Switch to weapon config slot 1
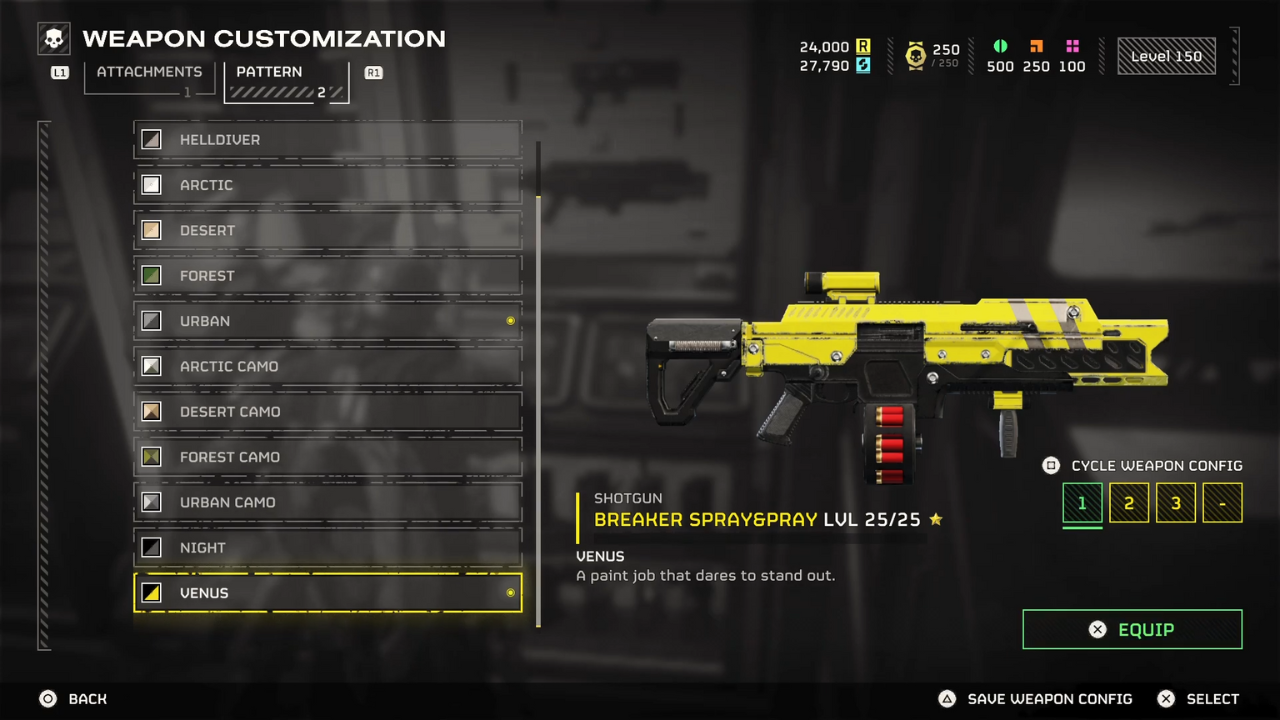 [1082, 503]
